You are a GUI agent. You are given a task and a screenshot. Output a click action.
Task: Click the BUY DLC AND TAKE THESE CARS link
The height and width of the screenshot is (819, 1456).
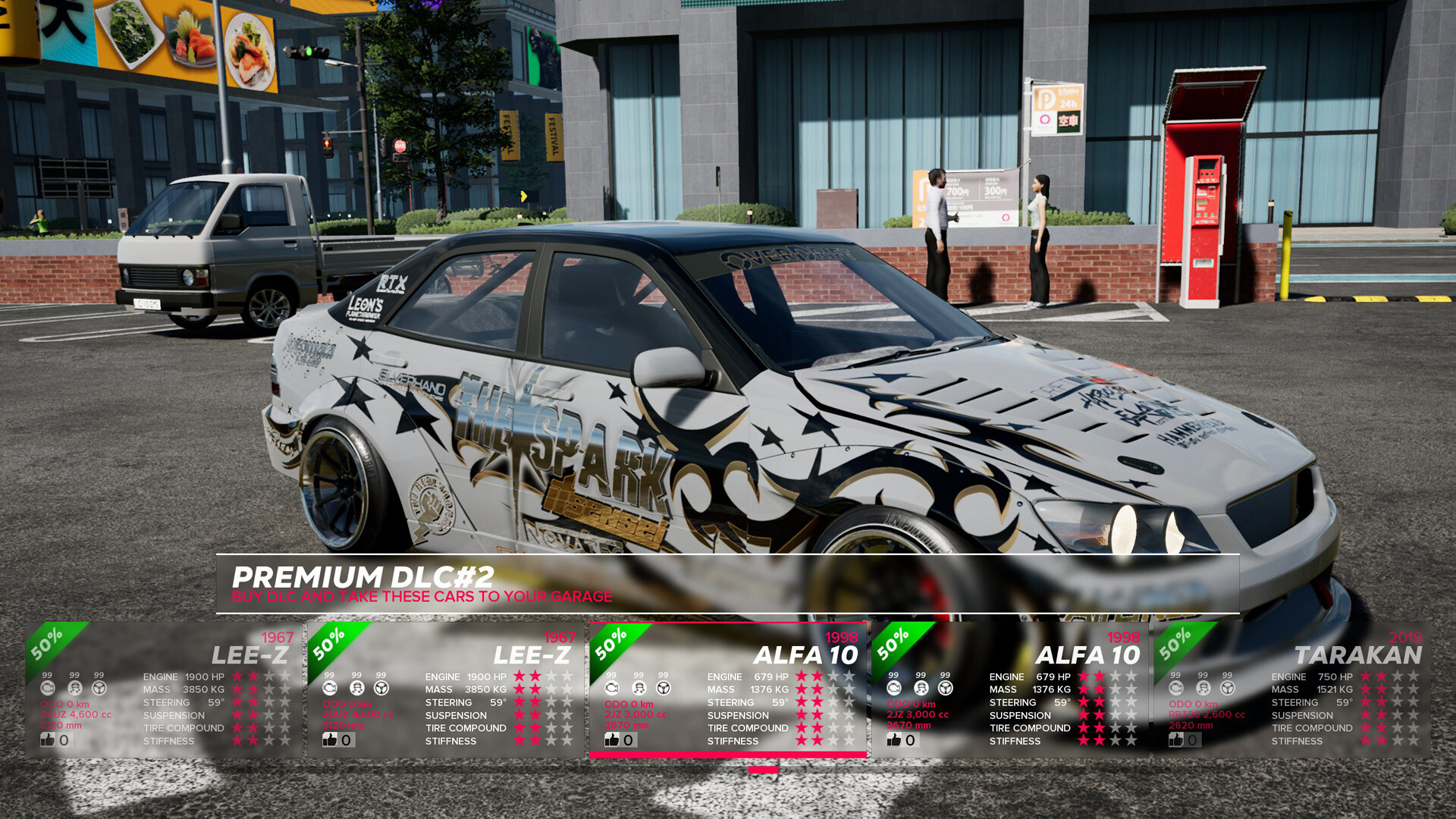coord(422,596)
